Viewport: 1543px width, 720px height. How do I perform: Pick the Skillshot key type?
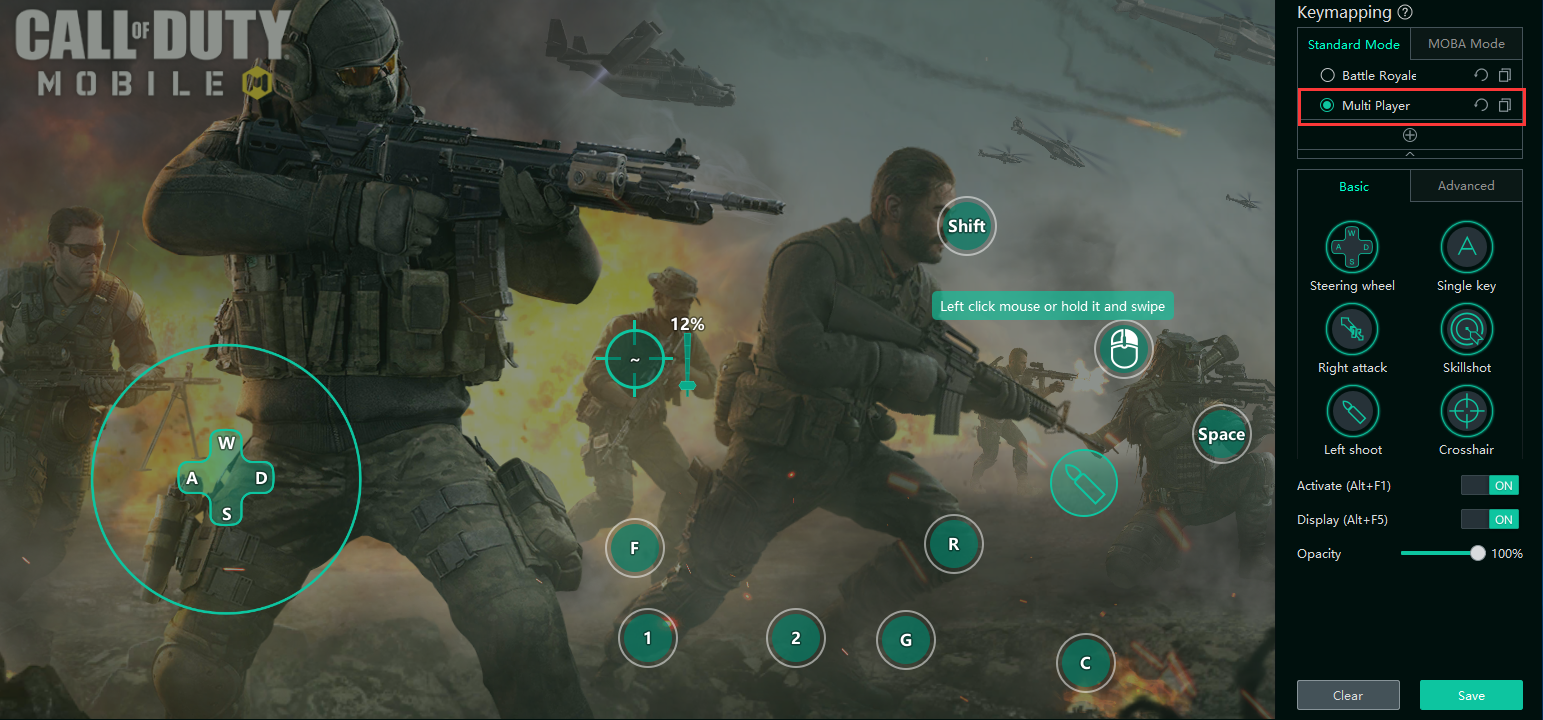tap(1466, 329)
